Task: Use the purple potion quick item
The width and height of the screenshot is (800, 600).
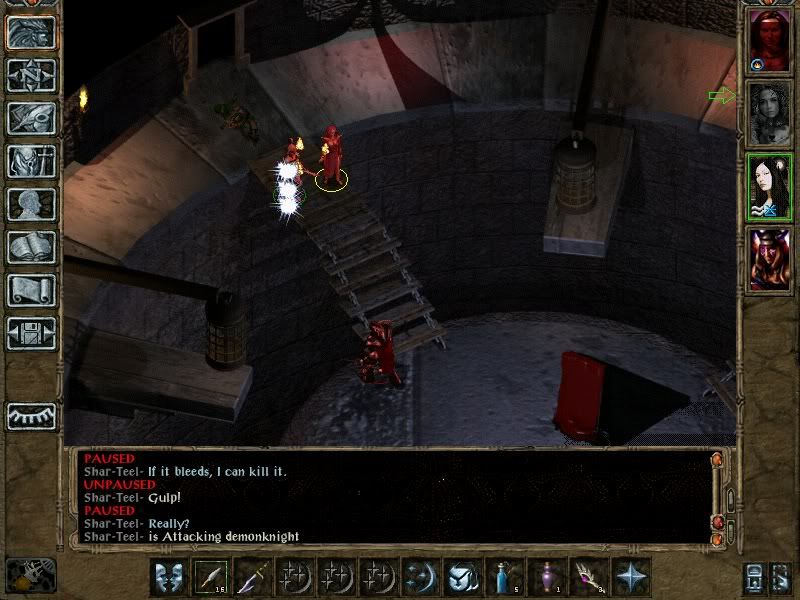Action: coord(547,577)
